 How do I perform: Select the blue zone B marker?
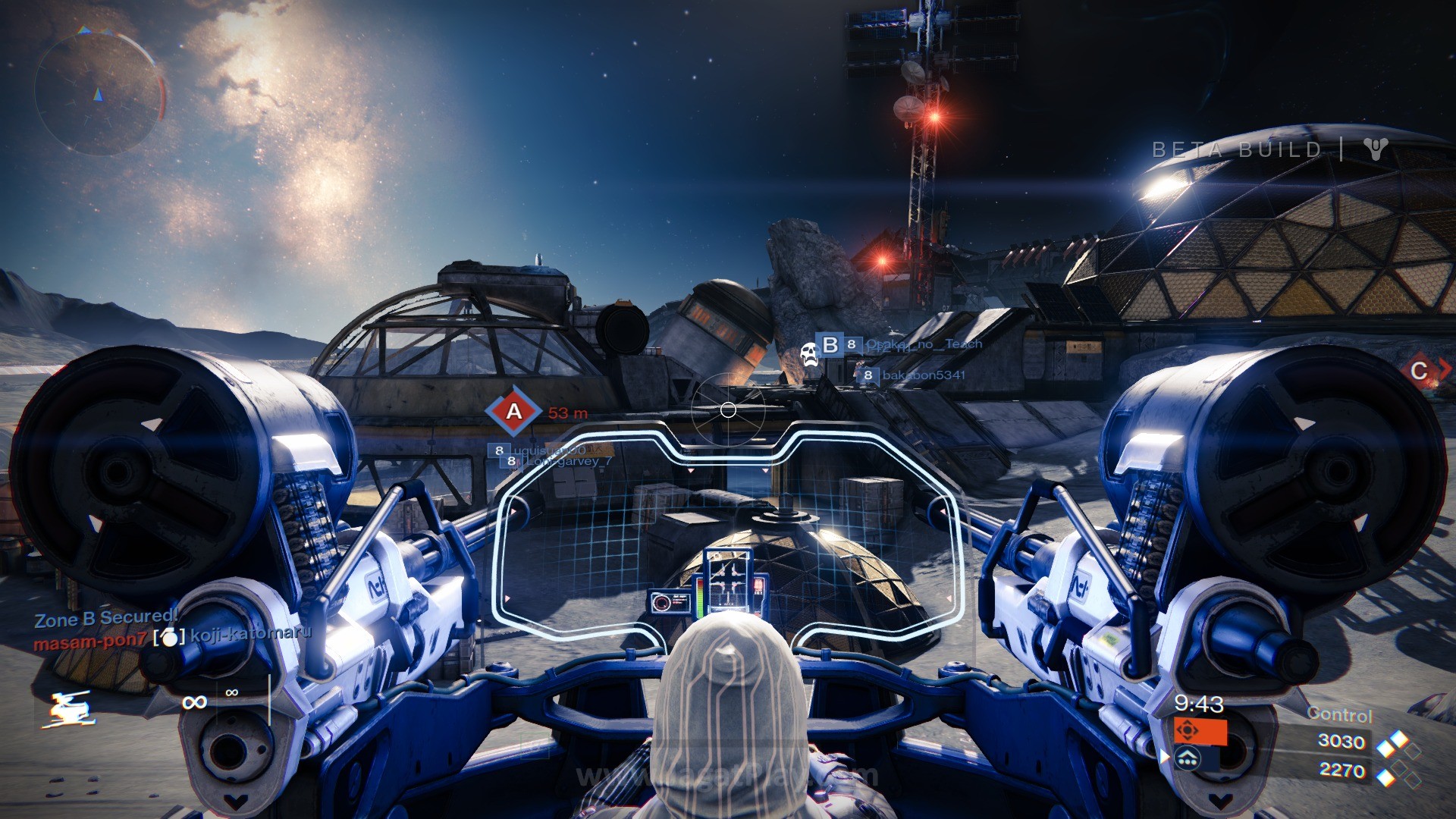coord(830,345)
